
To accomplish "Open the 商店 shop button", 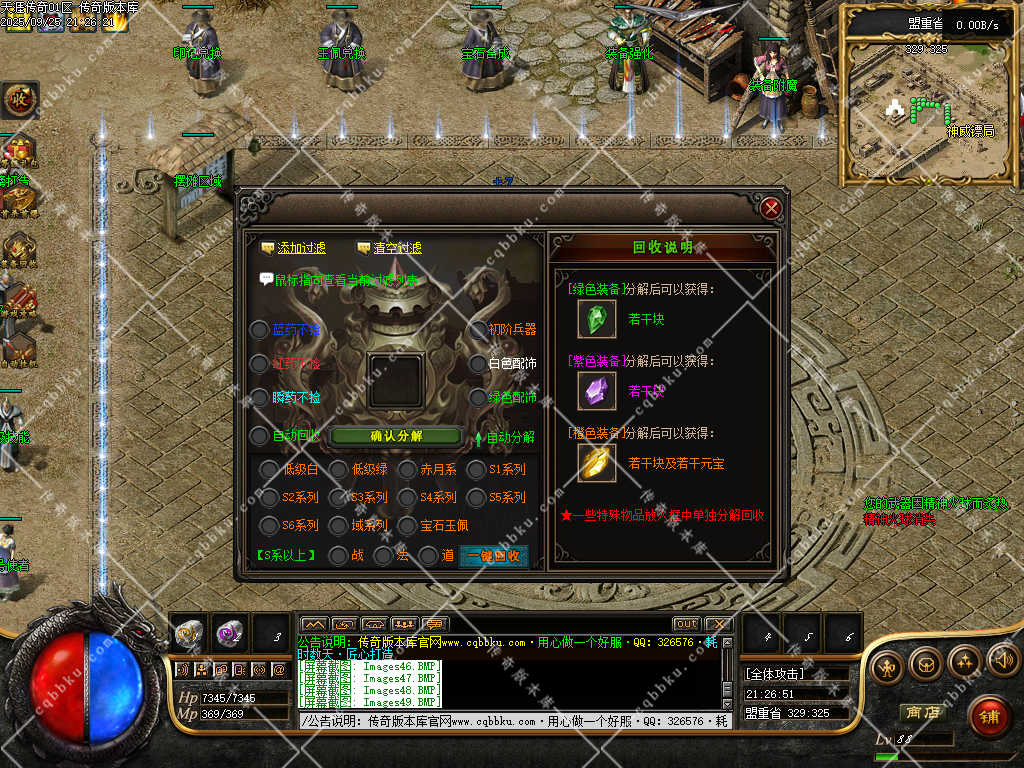I will pos(922,712).
